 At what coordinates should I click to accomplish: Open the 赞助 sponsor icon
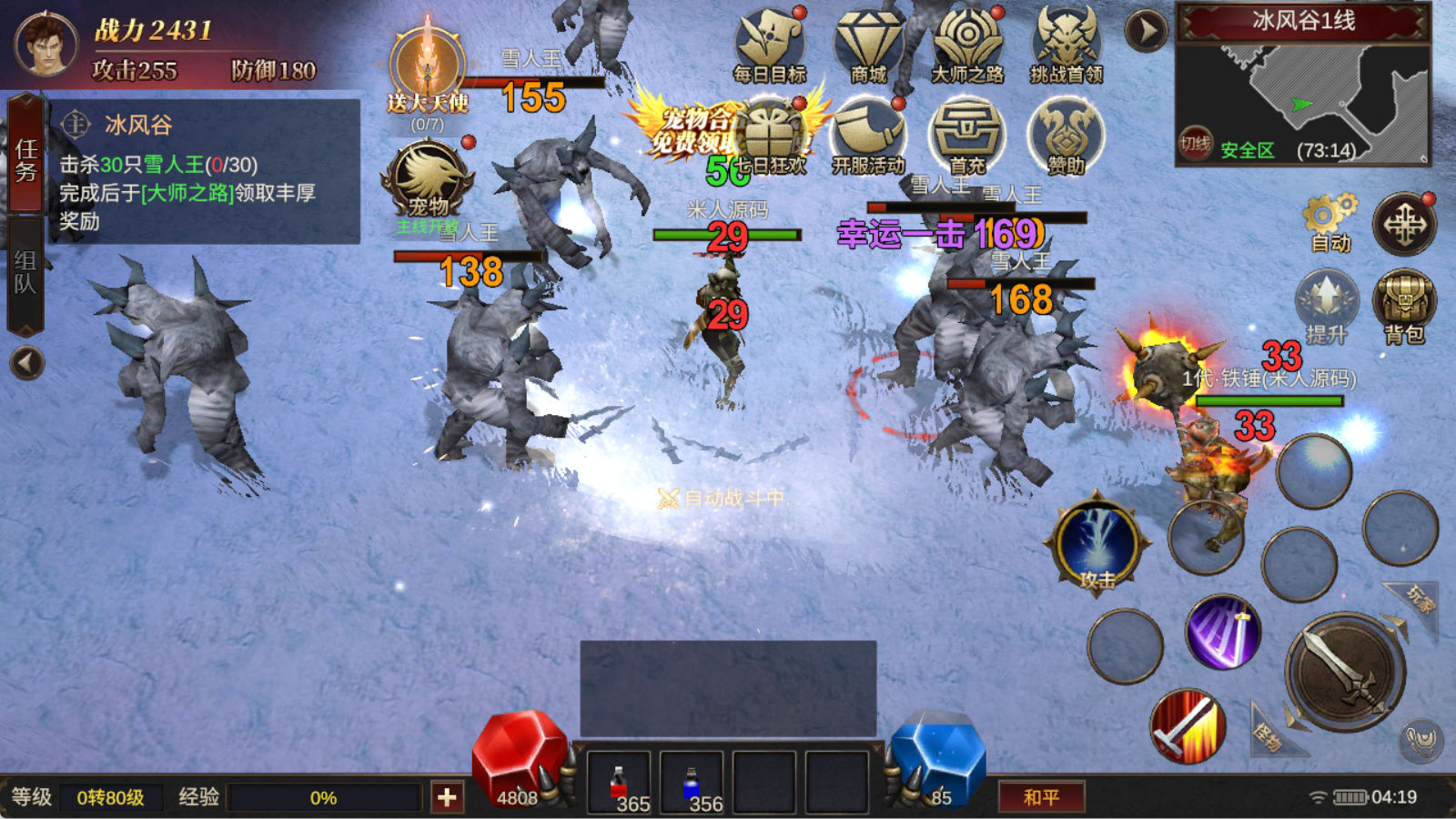click(1066, 136)
